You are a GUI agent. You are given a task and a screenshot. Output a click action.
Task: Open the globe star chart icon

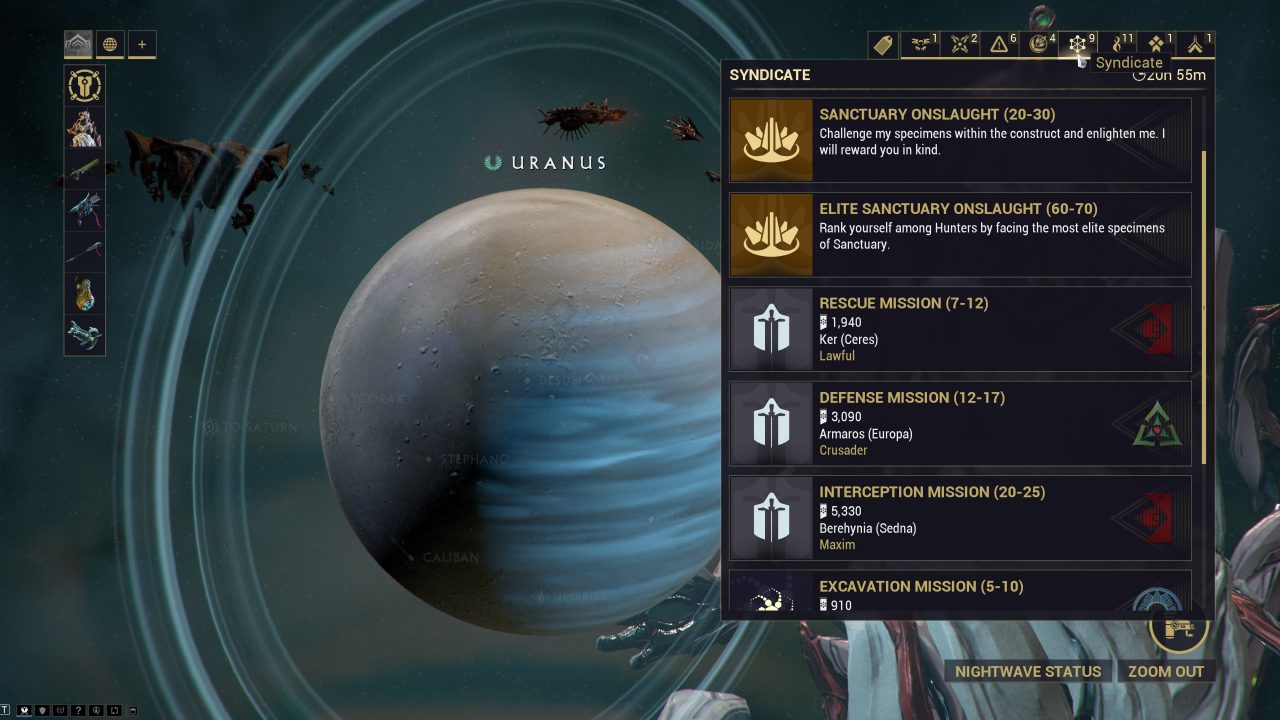click(109, 44)
